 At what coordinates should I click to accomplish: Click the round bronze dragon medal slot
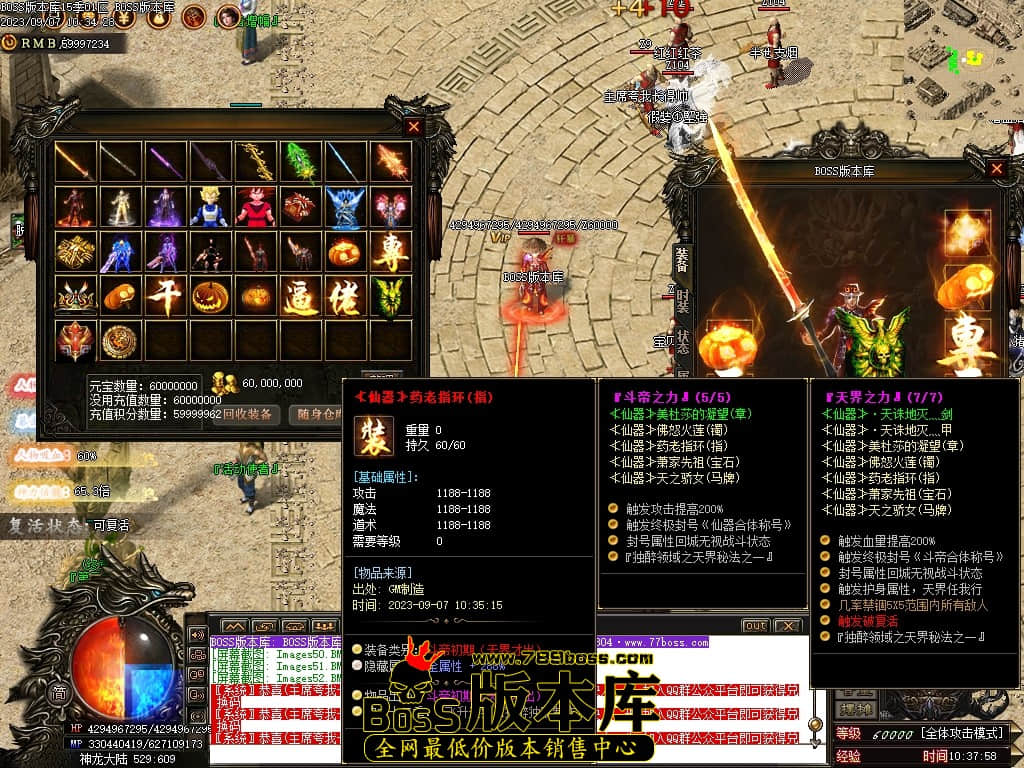tap(120, 341)
